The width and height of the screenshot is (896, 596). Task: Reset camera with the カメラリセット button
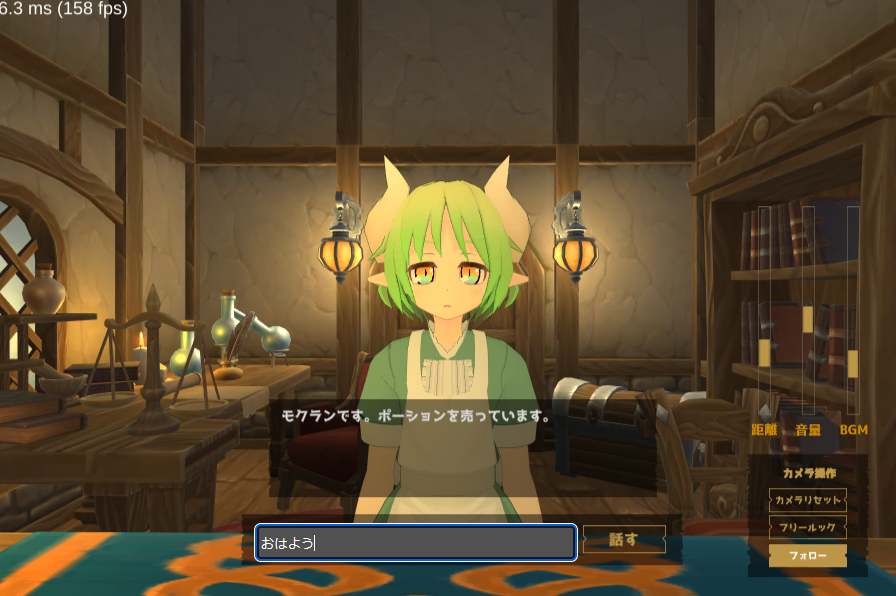(808, 499)
